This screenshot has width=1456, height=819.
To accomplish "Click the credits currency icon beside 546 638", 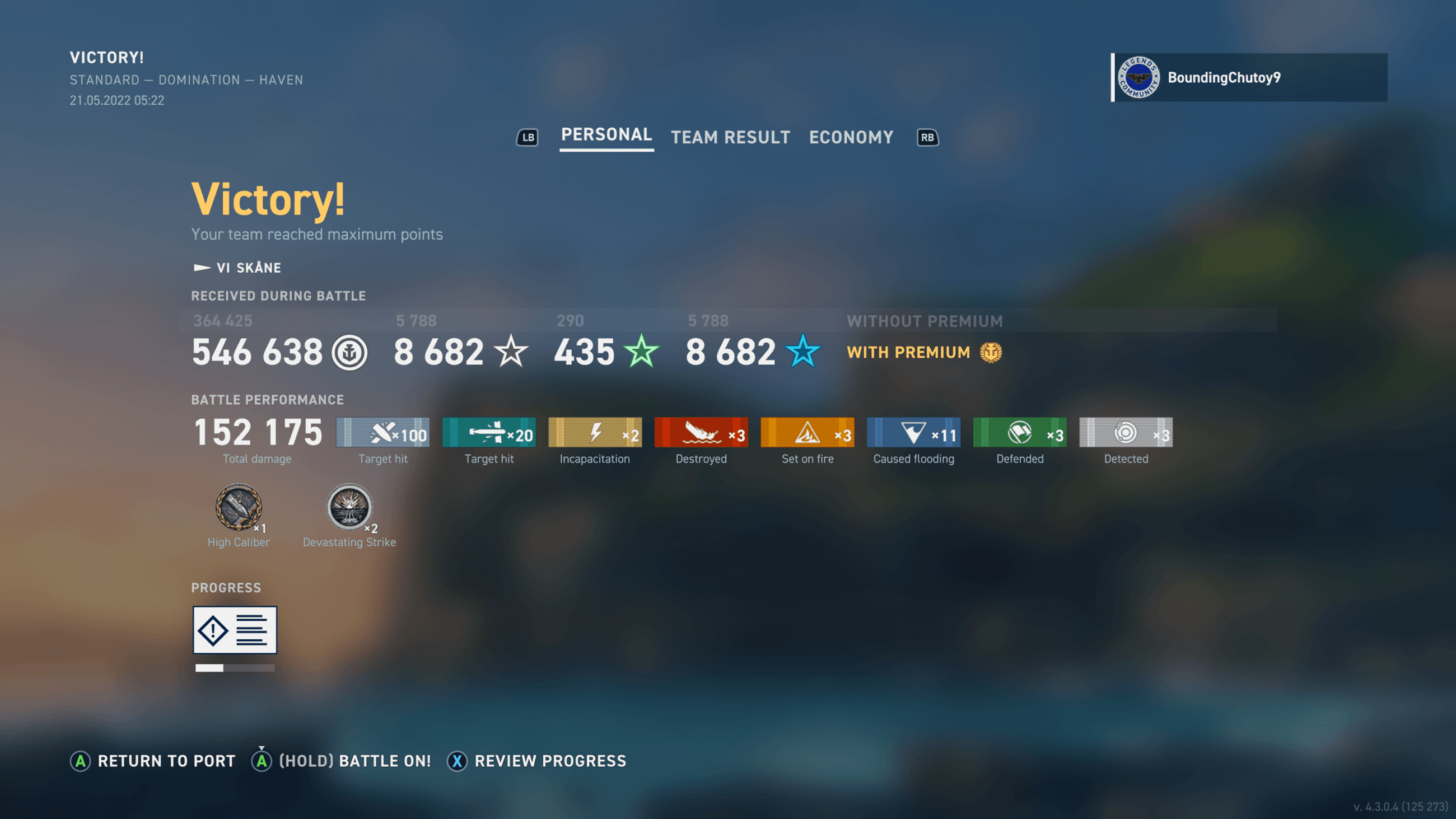I will click(x=351, y=353).
